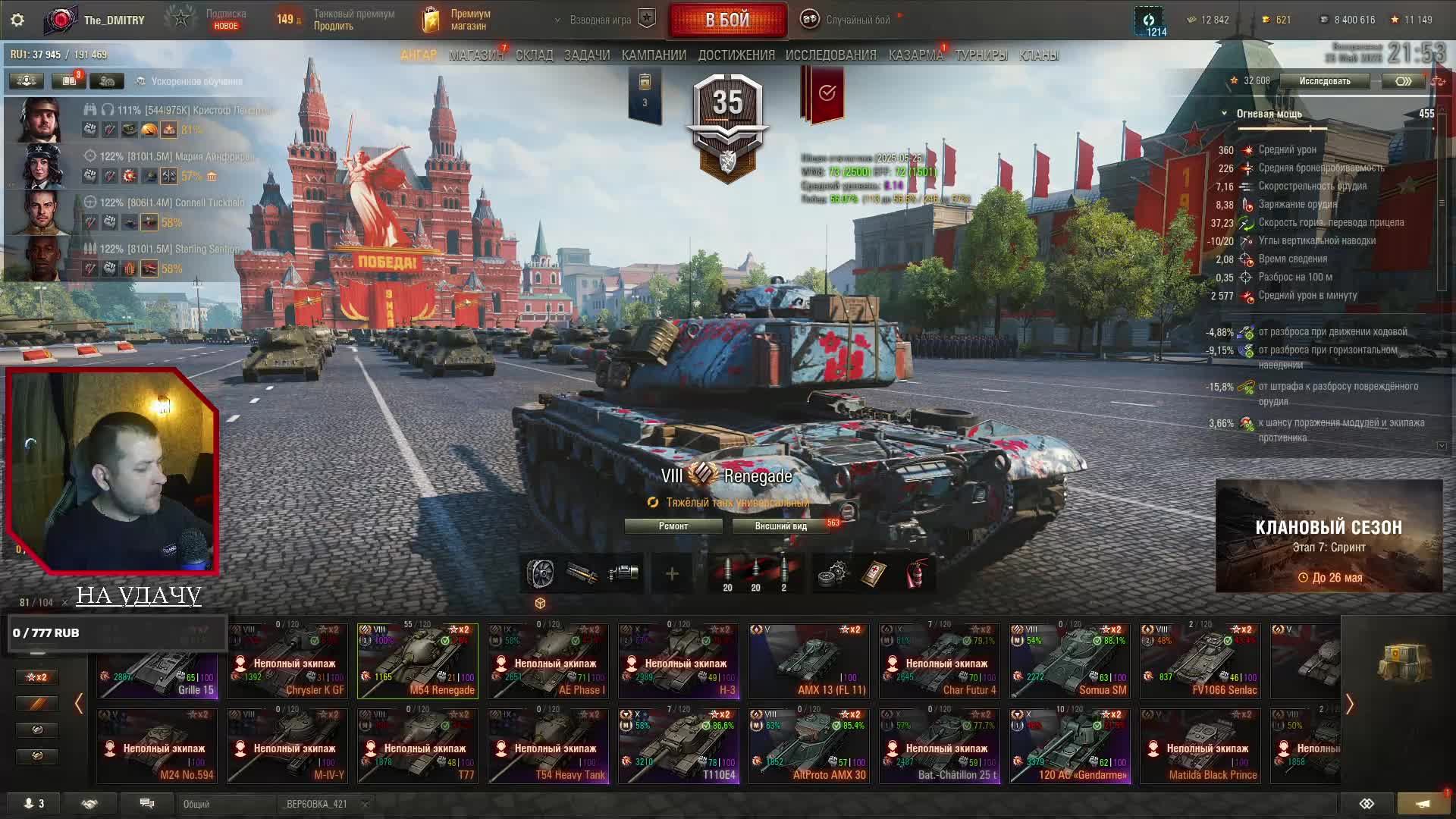
Task: Open the Клановый сезон banner
Action: (x=1329, y=536)
